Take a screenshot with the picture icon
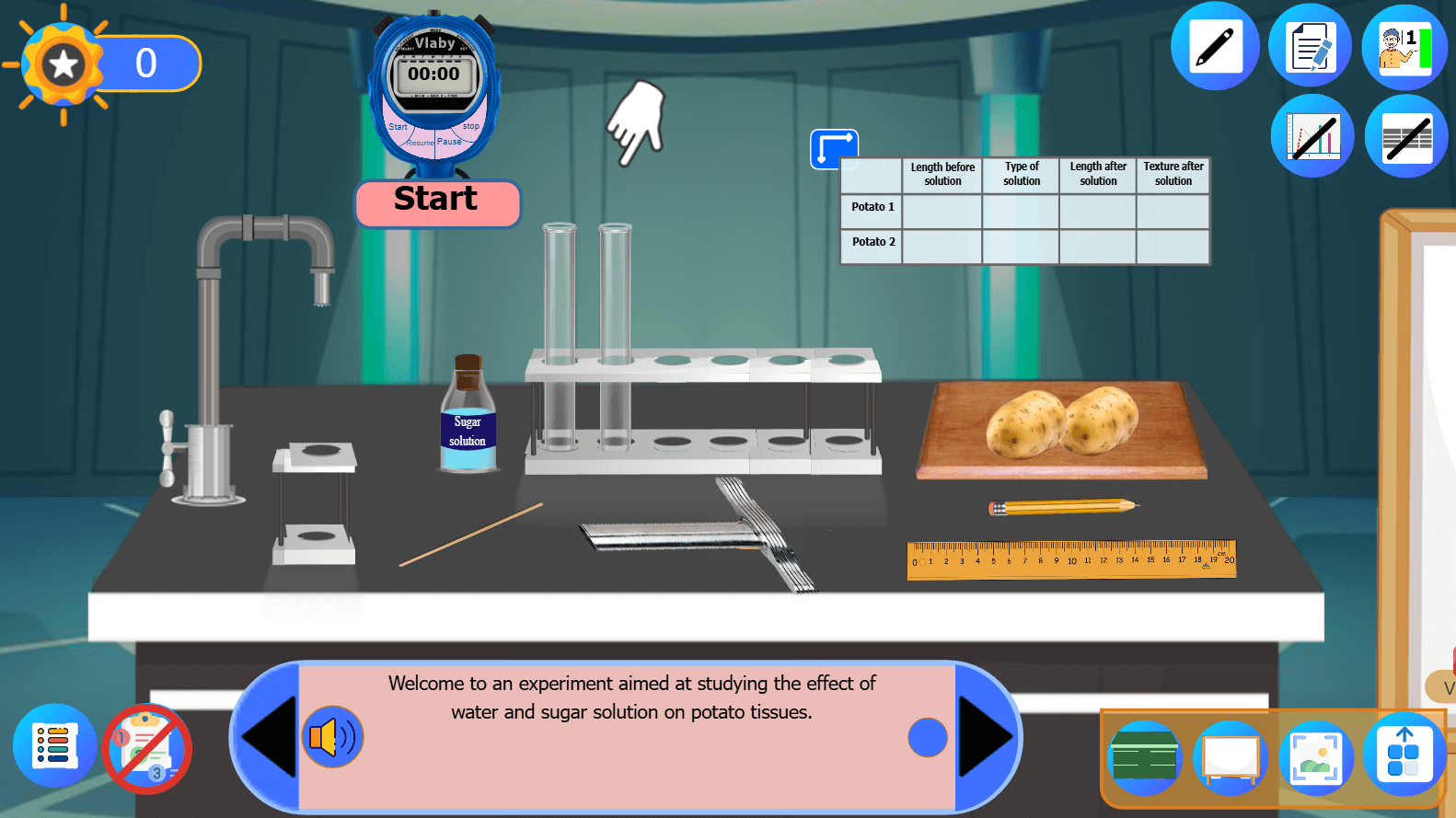The height and width of the screenshot is (818, 1456). tap(1316, 759)
